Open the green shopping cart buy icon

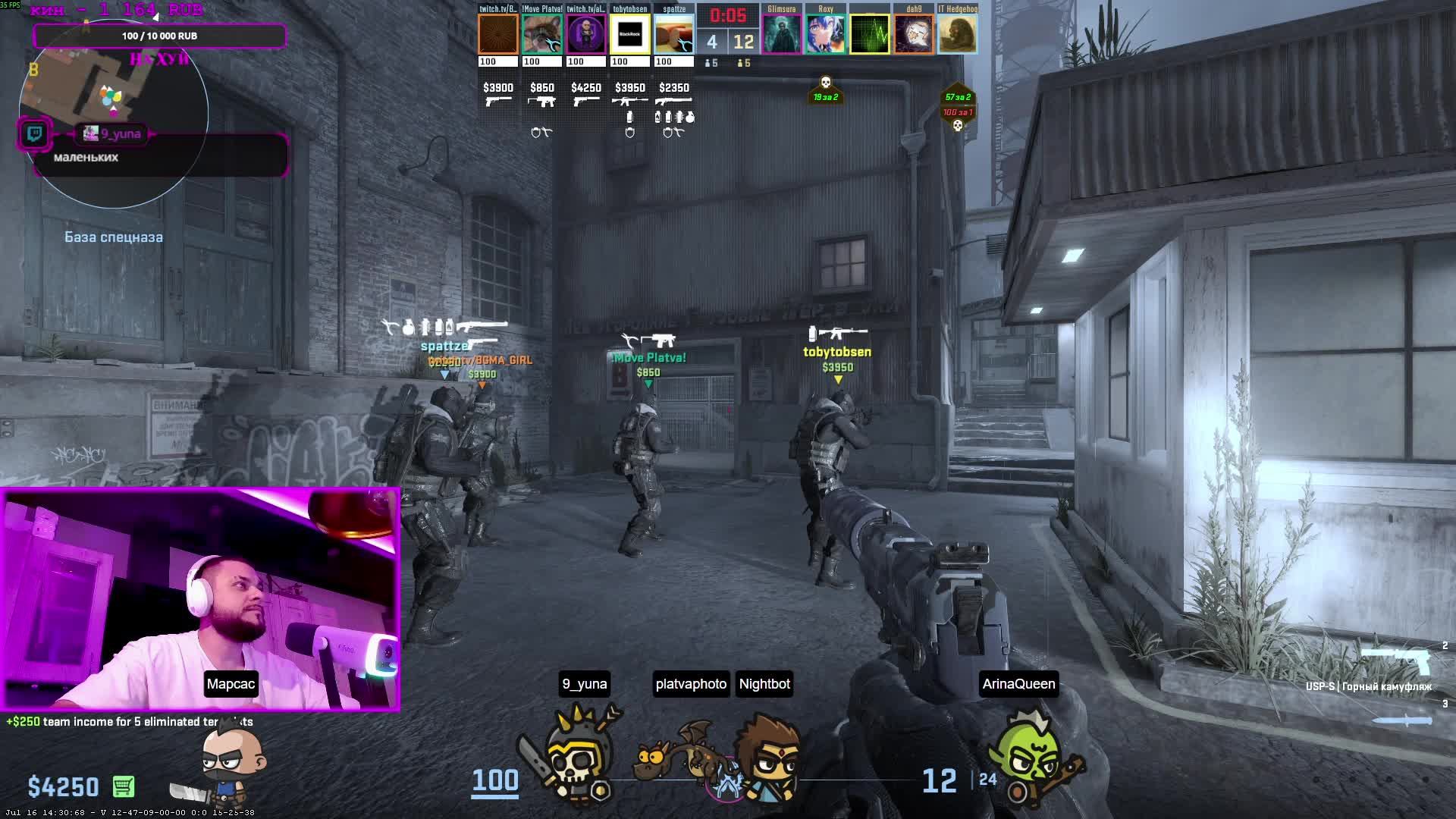point(124,786)
